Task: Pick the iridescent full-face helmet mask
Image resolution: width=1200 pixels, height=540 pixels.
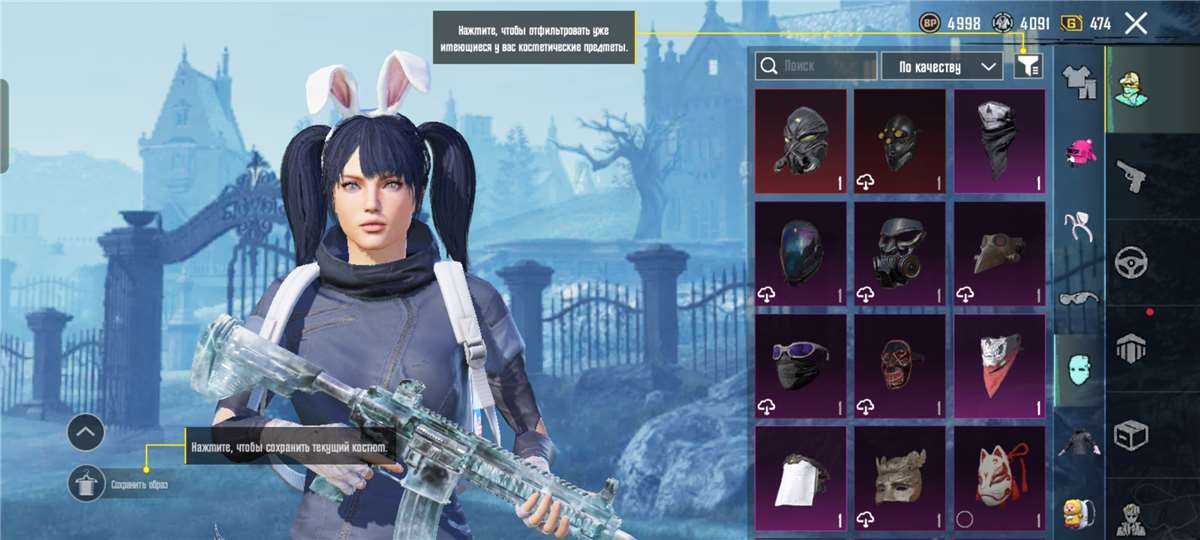Action: coord(800,252)
